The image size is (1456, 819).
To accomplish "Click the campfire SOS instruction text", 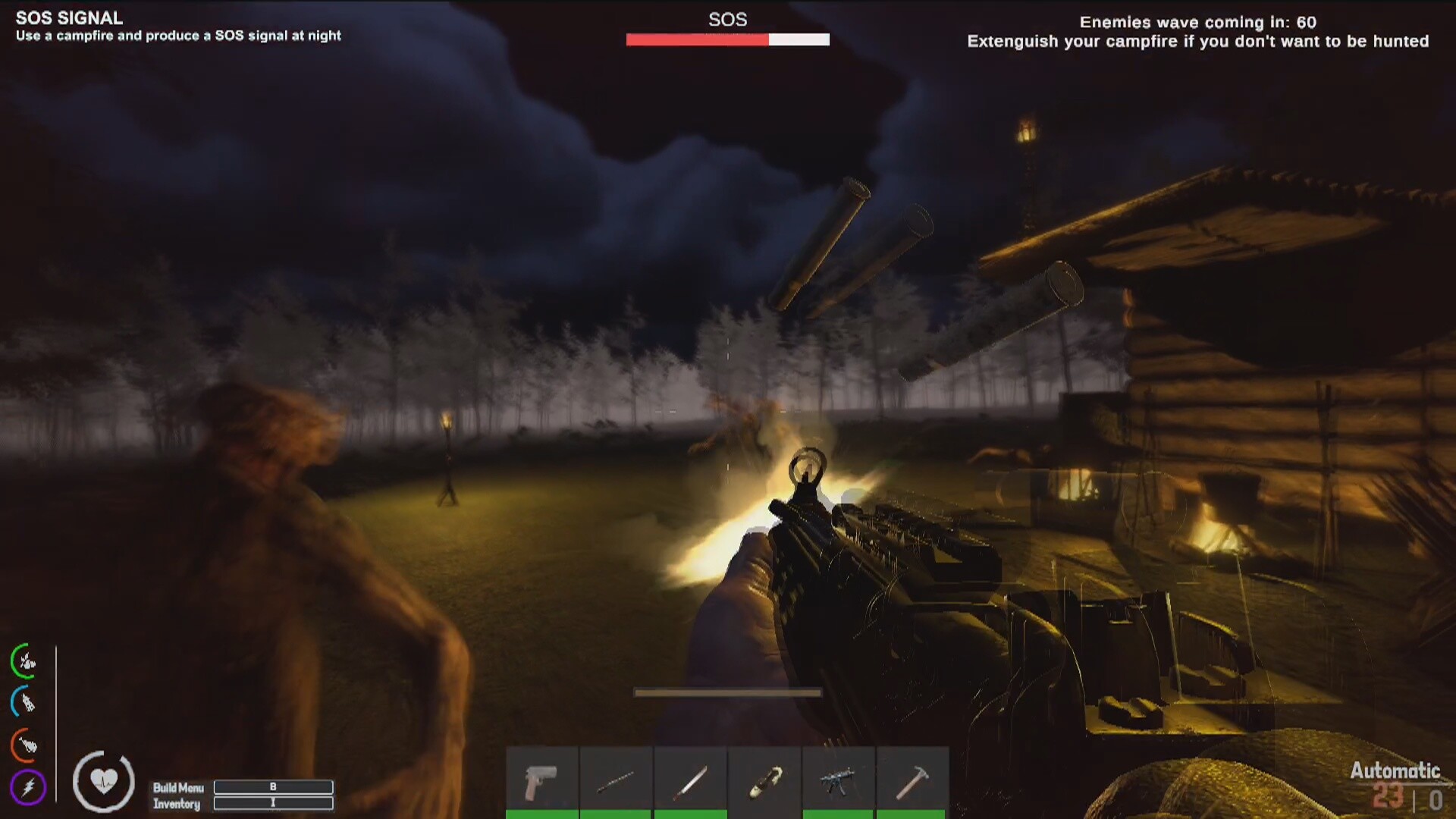I will (x=177, y=35).
